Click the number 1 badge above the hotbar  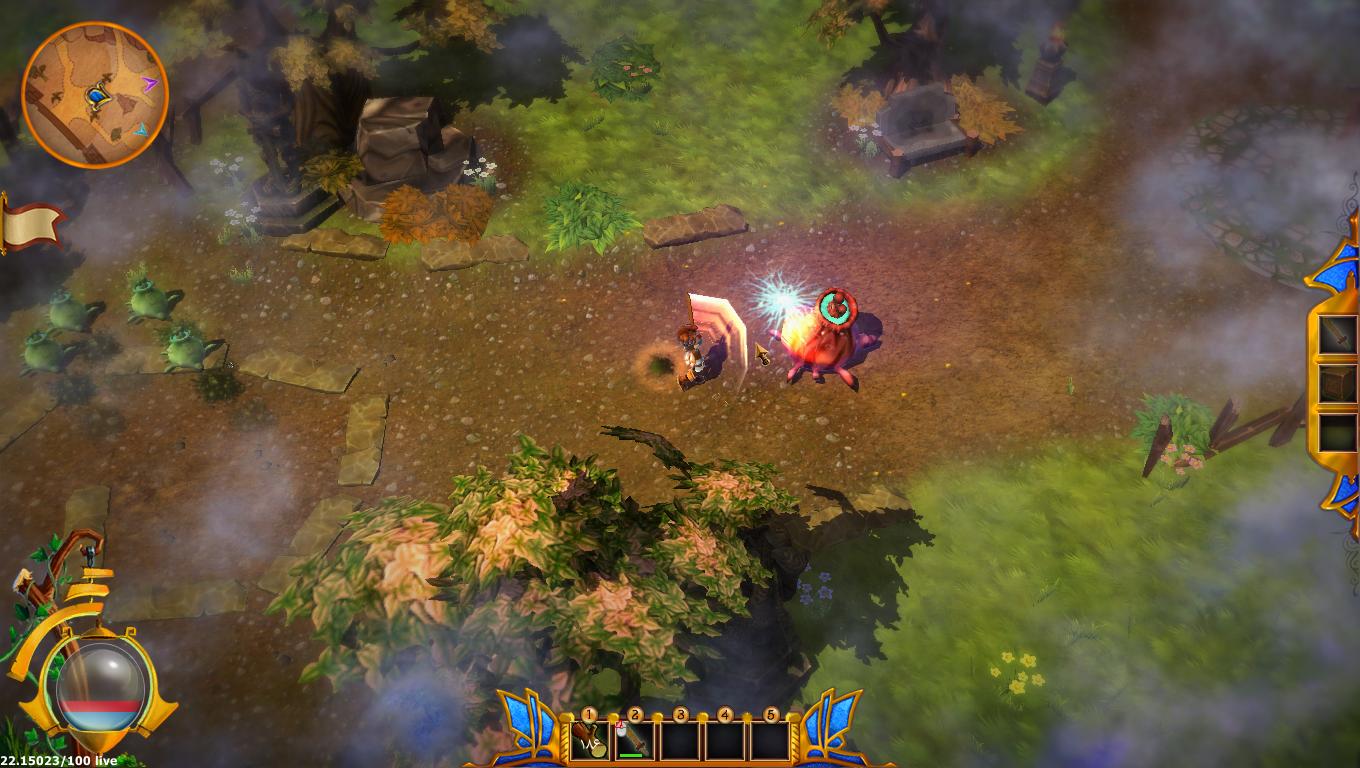coord(590,714)
